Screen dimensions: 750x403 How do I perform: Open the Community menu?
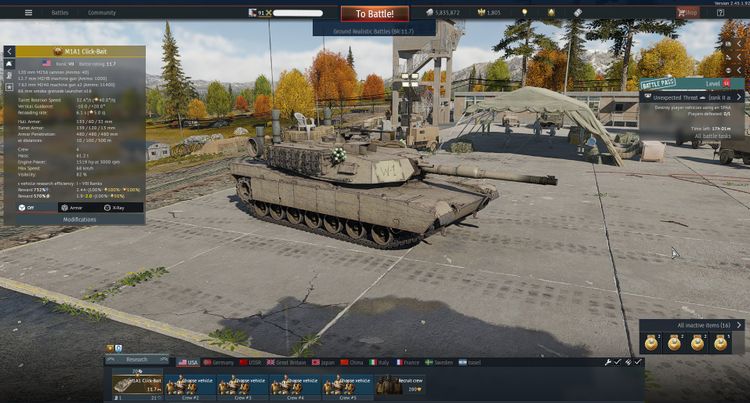click(x=101, y=13)
